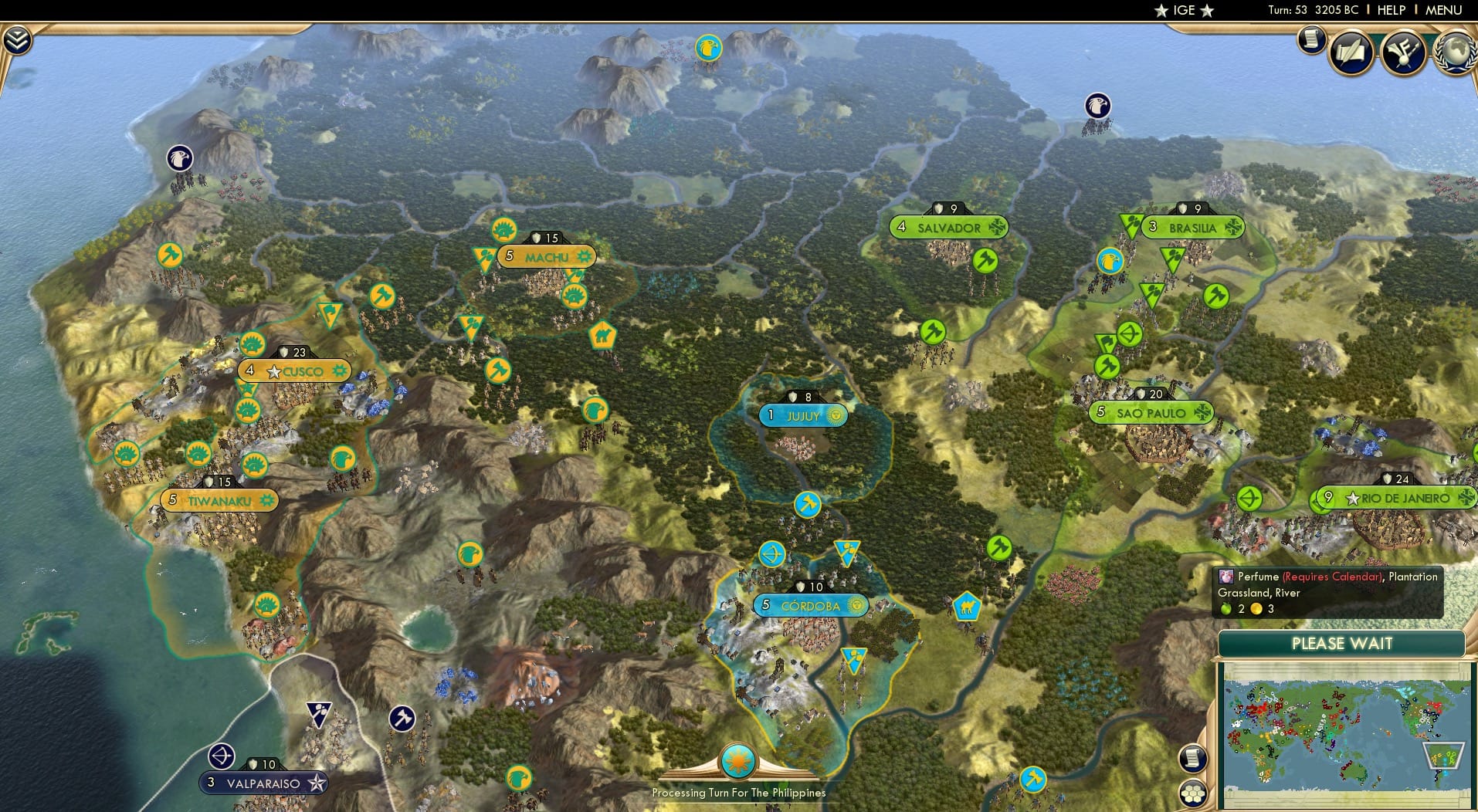Viewport: 1478px width, 812px height.
Task: Select the blue bird icon west of Brasilia
Action: point(1110,261)
